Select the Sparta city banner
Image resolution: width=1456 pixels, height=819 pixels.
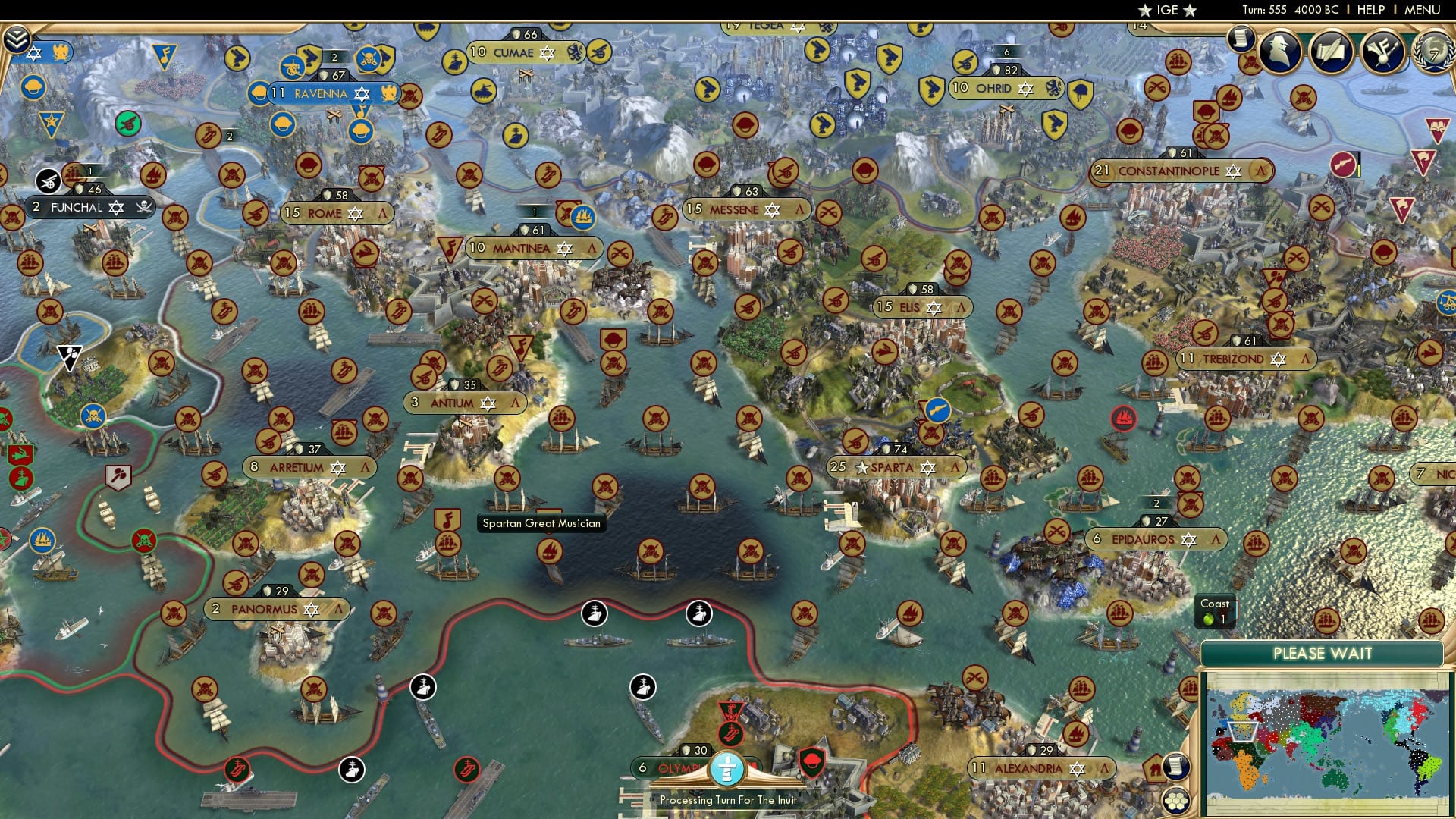895,468
